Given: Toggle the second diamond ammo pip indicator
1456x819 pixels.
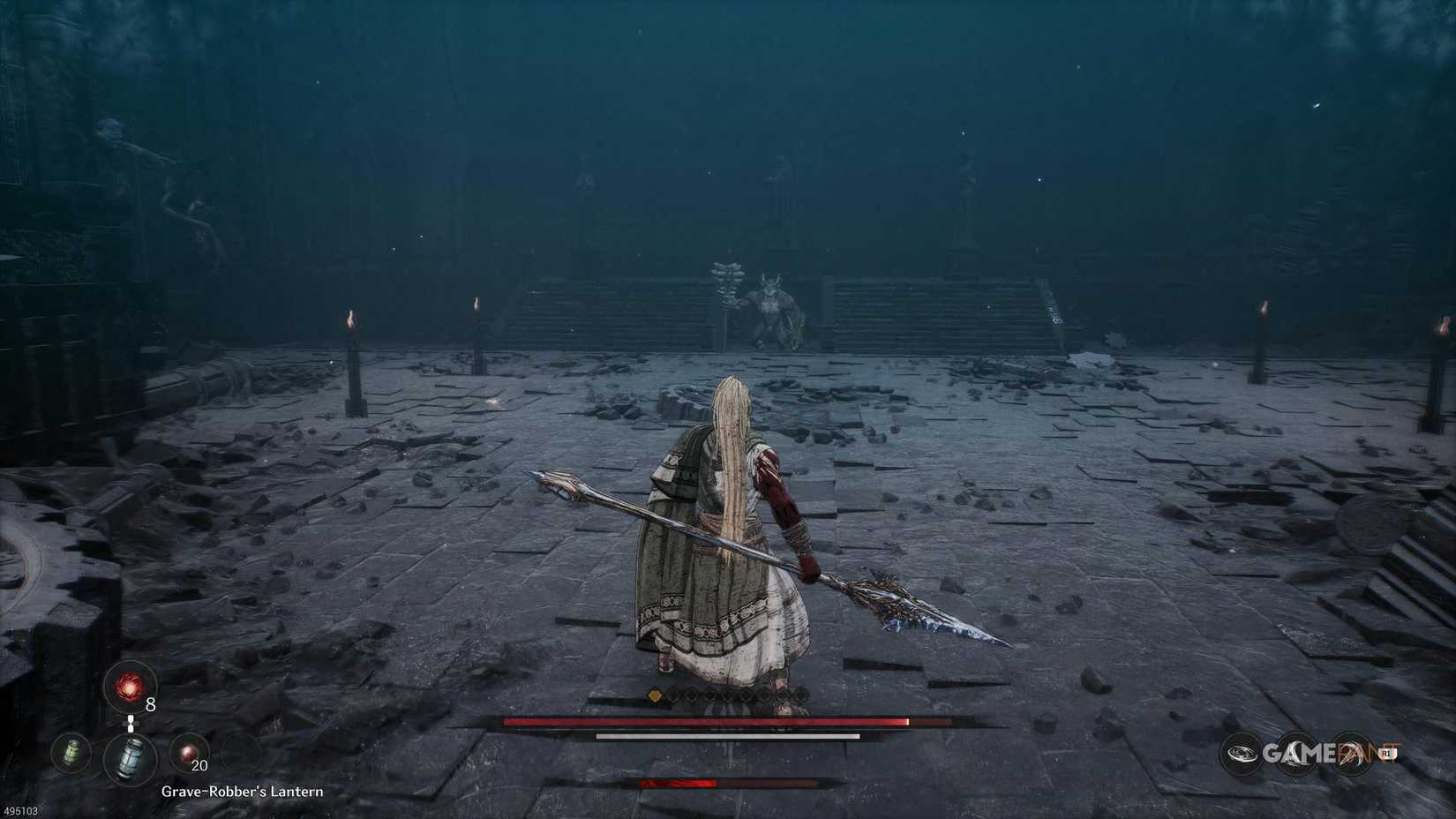Looking at the screenshot, I should pyautogui.click(x=673, y=695).
